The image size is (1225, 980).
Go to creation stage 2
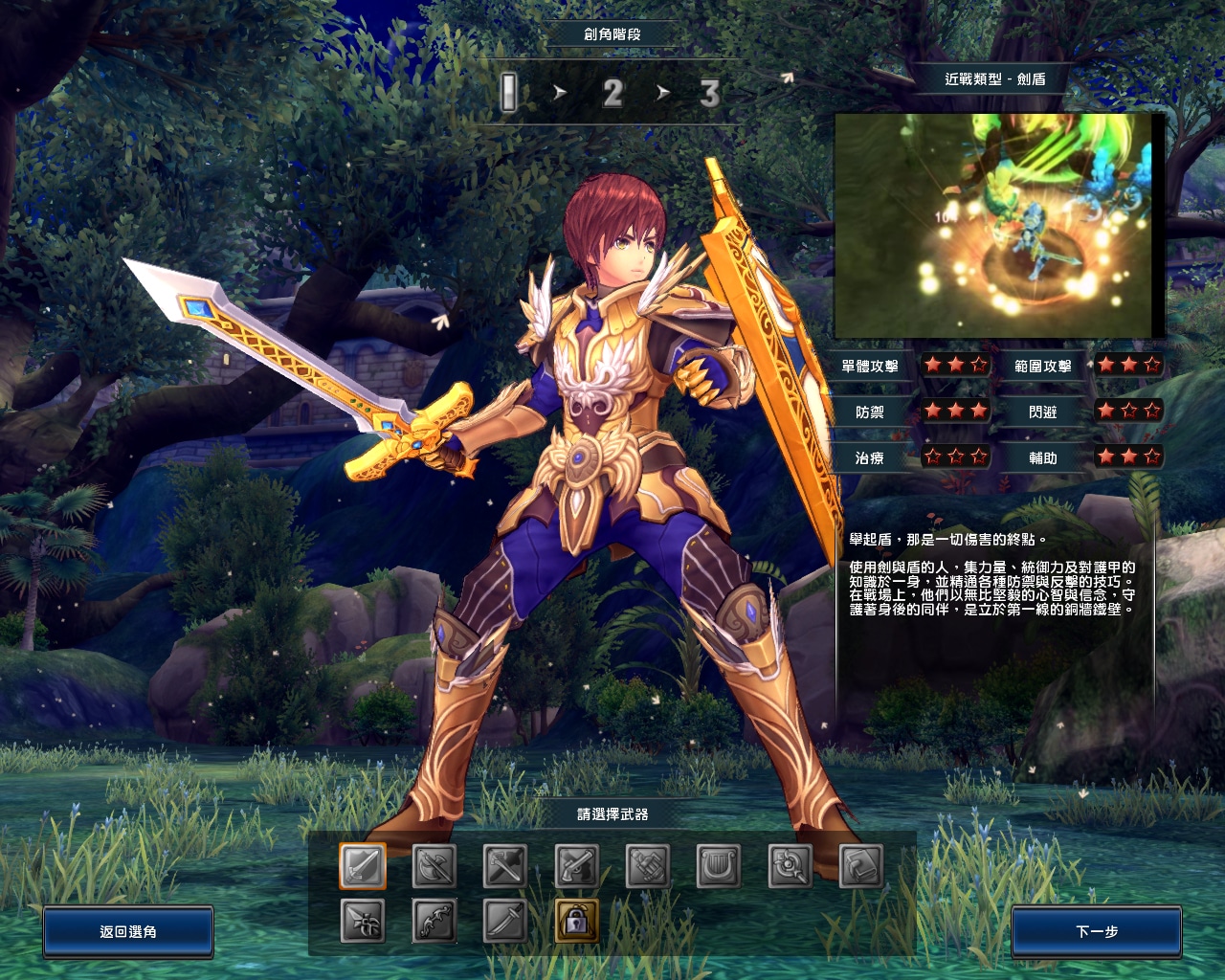pyautogui.click(x=612, y=93)
